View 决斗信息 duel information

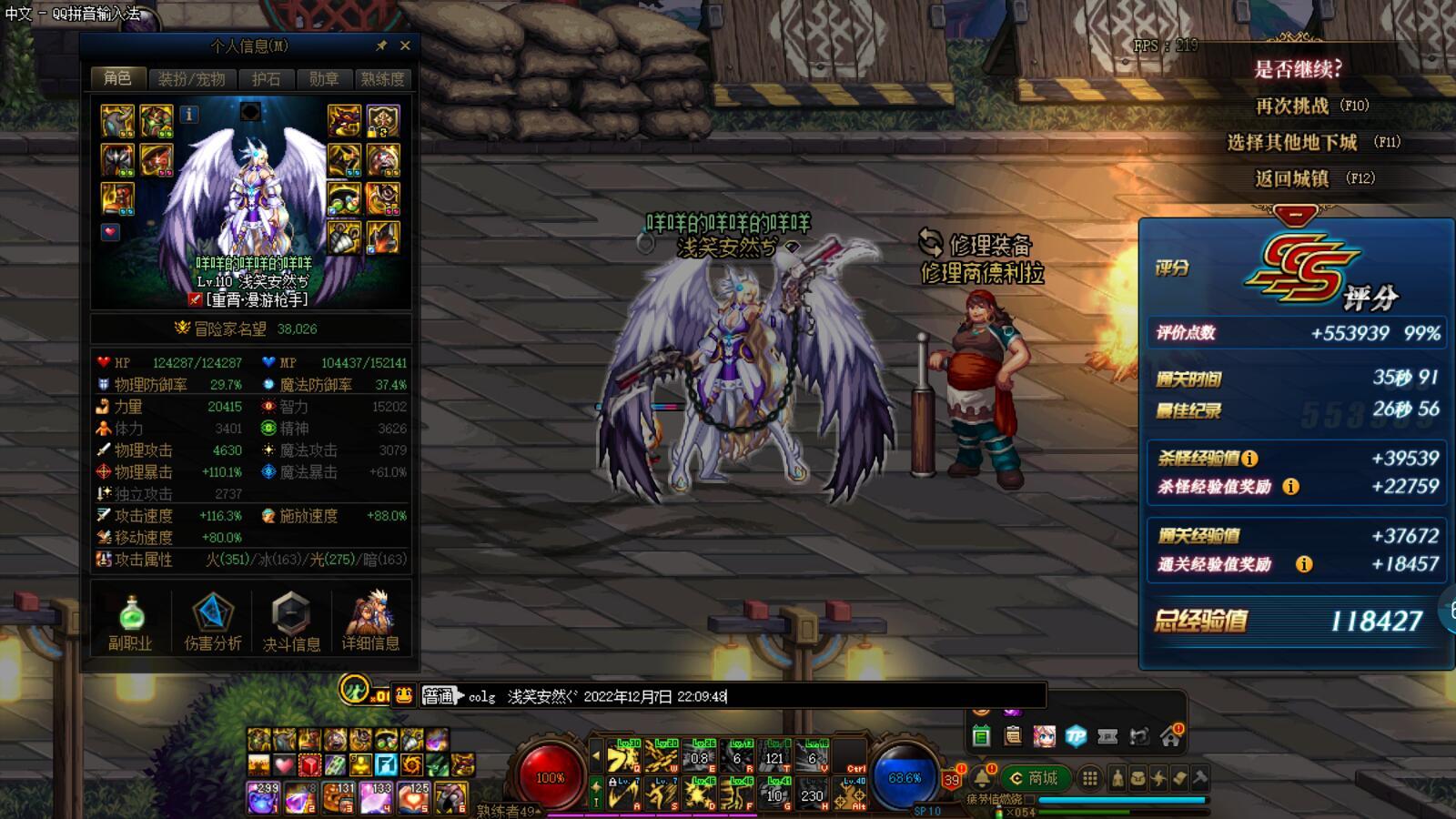tap(291, 622)
